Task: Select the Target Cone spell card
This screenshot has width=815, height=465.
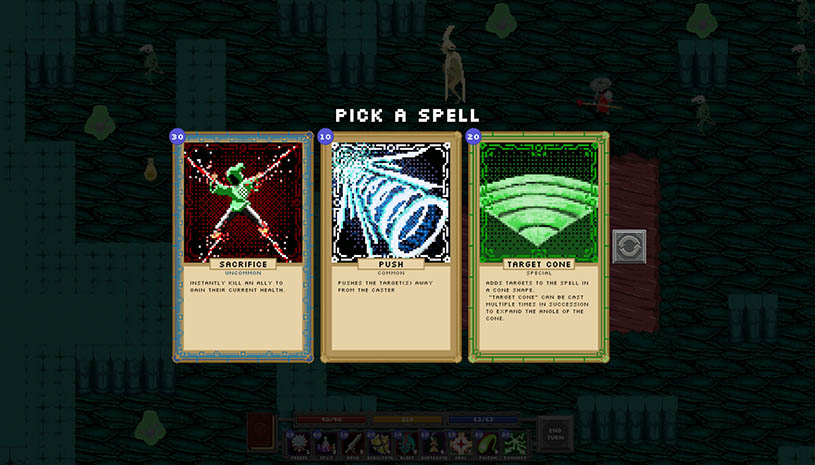Action: (538, 246)
